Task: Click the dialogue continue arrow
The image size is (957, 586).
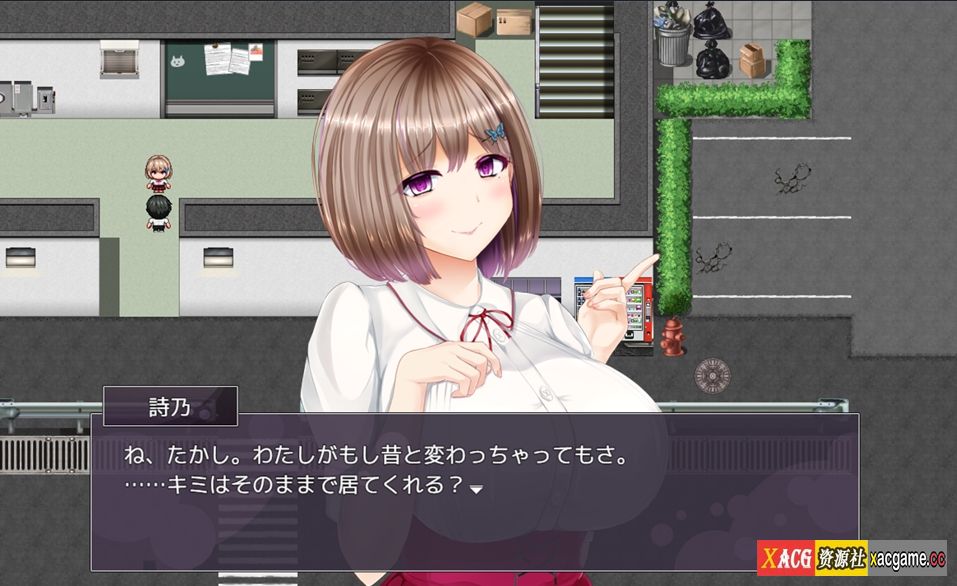Action: coord(477,490)
